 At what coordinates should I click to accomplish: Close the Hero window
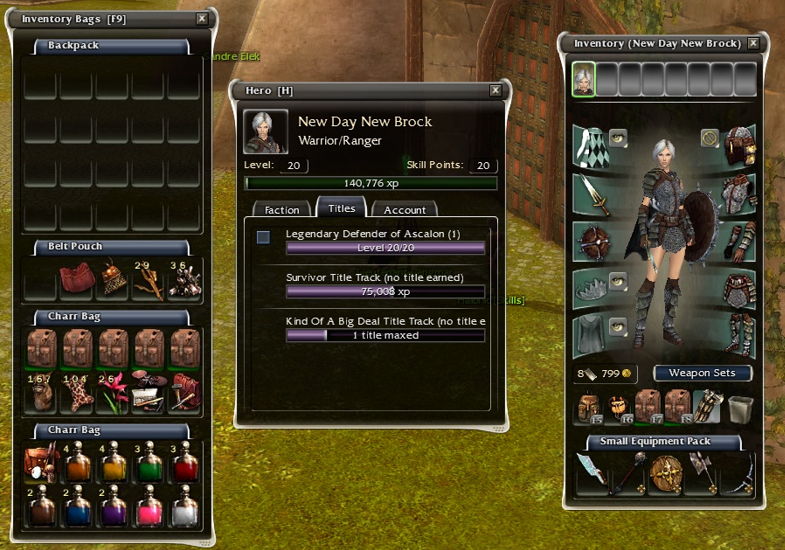pyautogui.click(x=495, y=90)
